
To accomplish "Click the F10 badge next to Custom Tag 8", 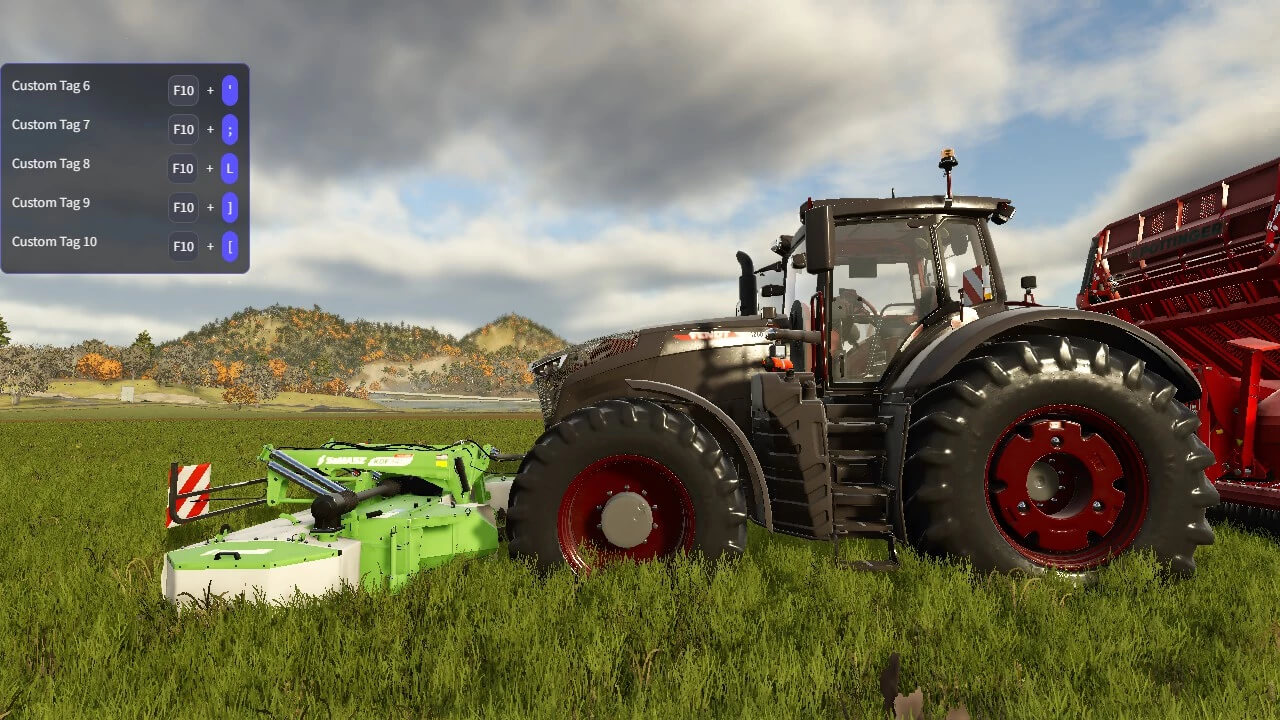I will pyautogui.click(x=183, y=168).
